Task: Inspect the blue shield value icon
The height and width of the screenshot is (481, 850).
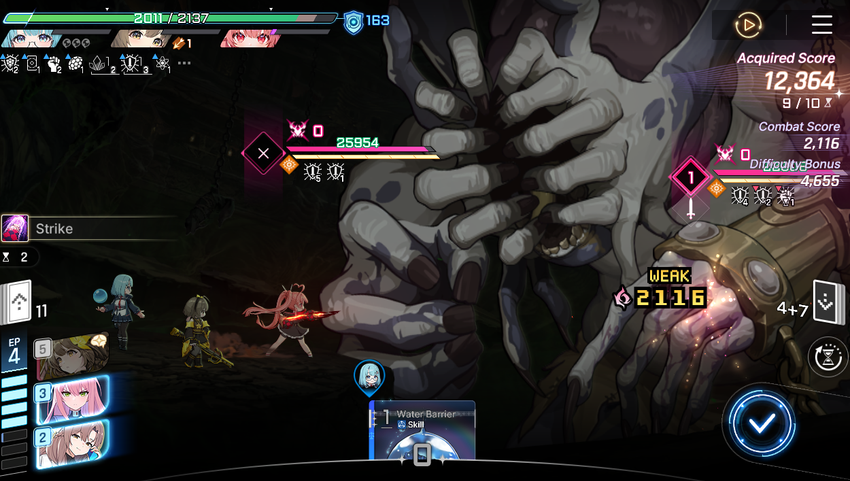Action: 352,22
